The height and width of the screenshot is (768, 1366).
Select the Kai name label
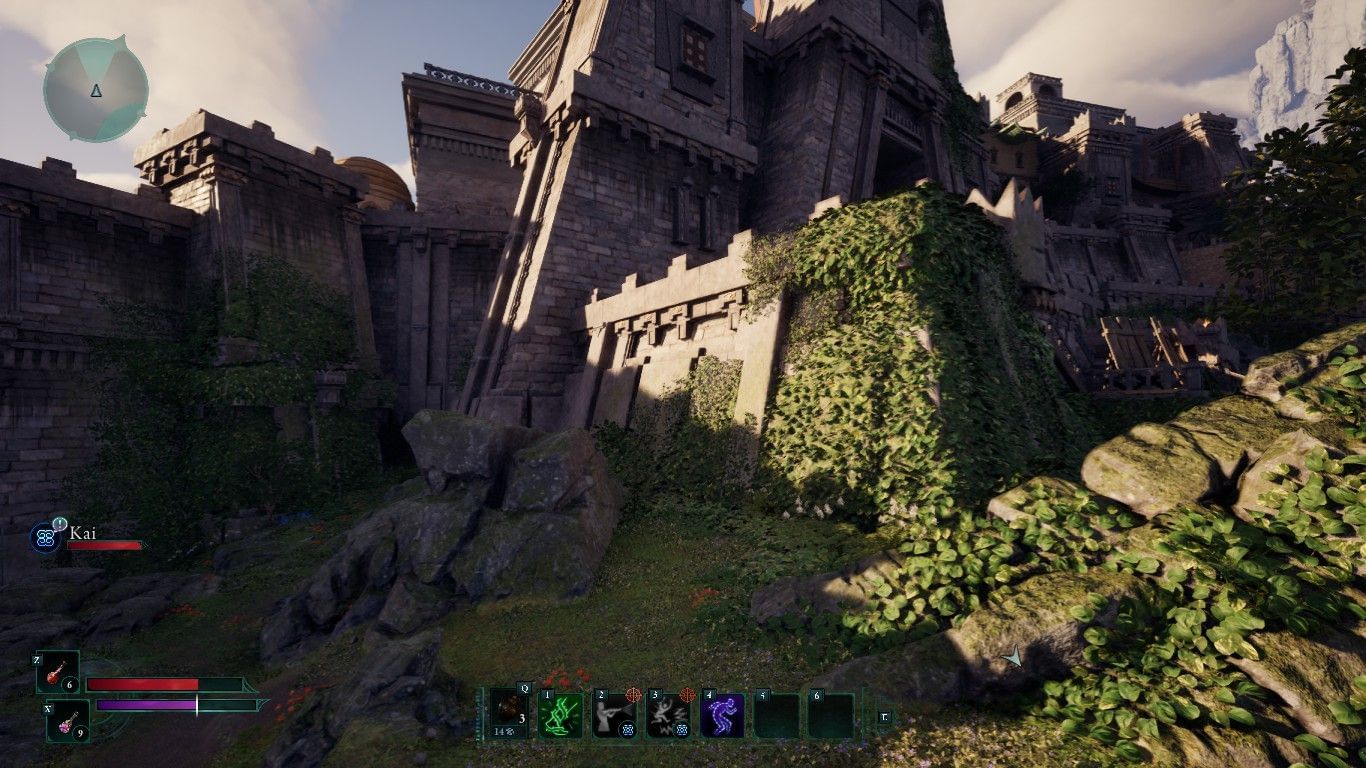[x=84, y=533]
